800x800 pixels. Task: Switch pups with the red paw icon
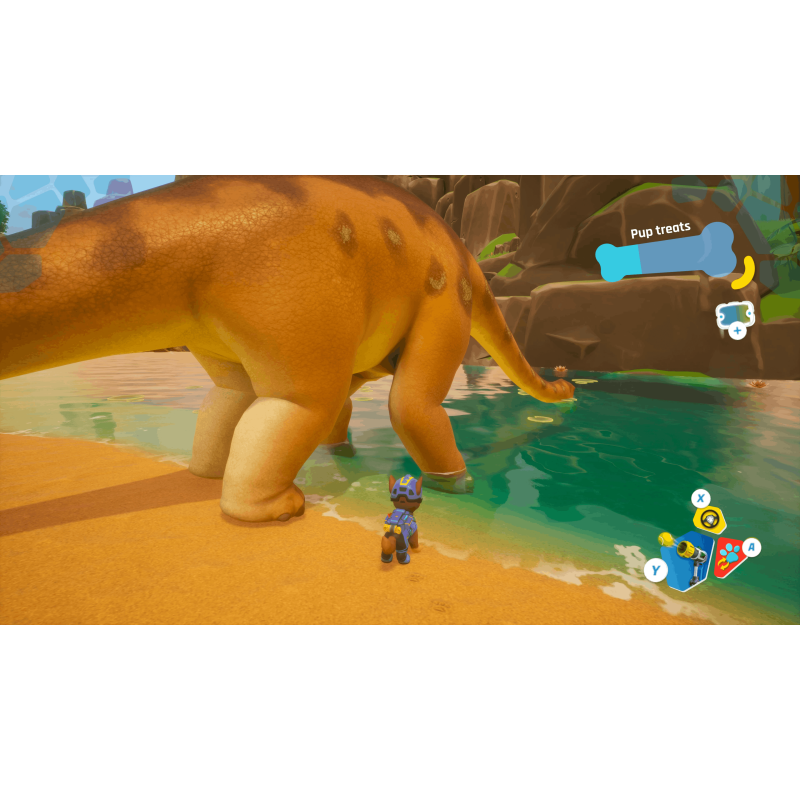click(729, 556)
